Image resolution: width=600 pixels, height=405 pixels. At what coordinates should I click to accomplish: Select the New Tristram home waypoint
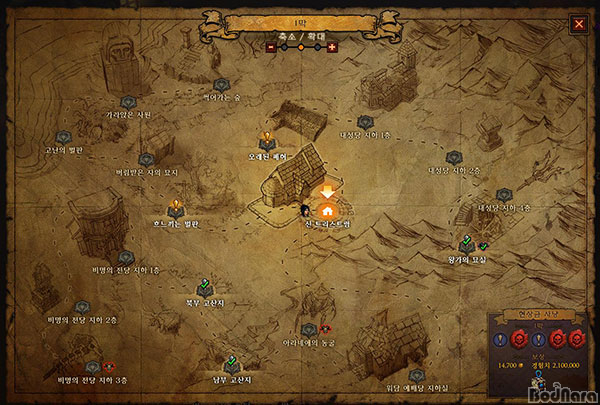[x=327, y=211]
